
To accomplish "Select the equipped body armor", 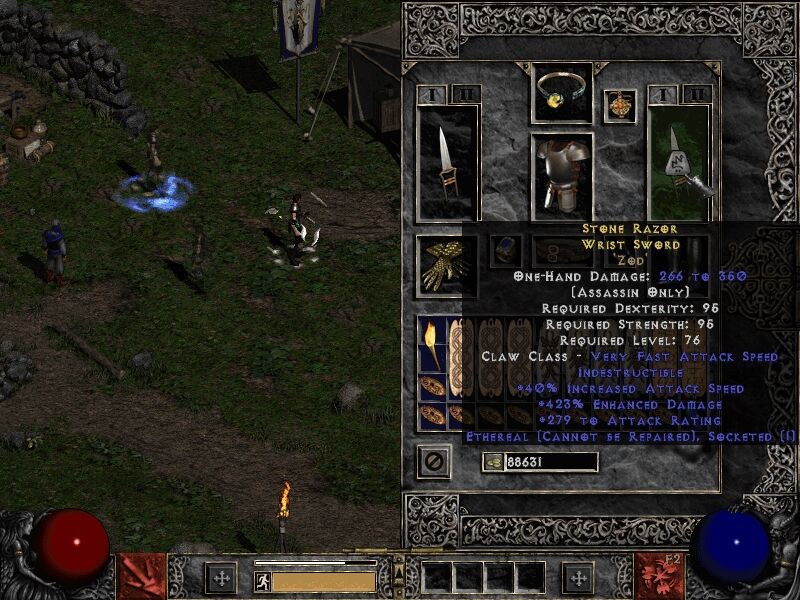I will 562,176.
